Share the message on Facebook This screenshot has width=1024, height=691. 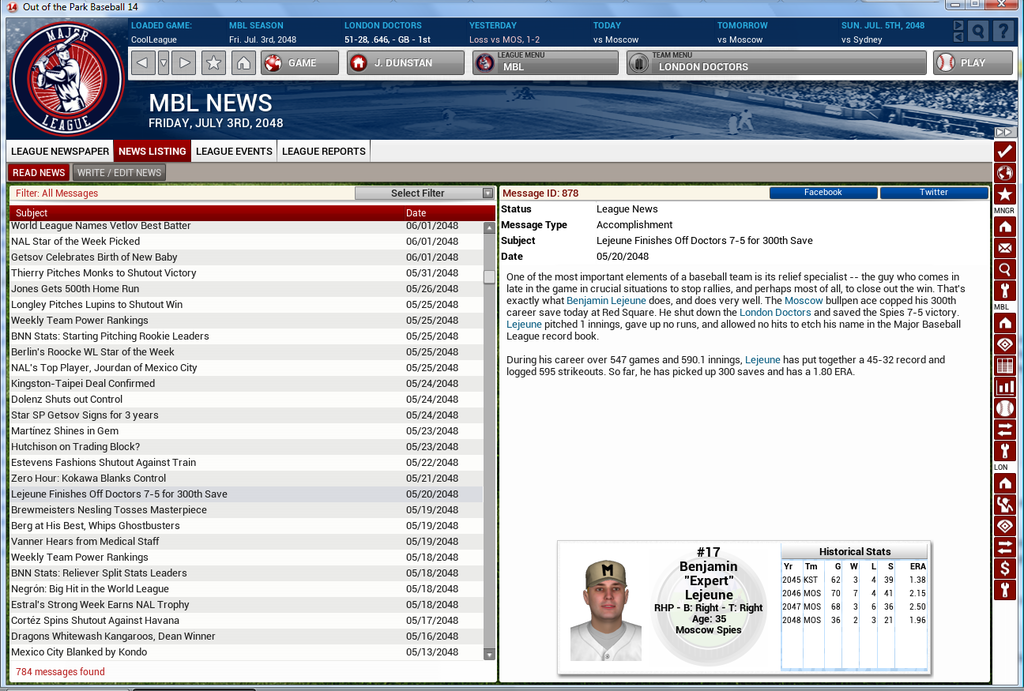pyautogui.click(x=822, y=192)
